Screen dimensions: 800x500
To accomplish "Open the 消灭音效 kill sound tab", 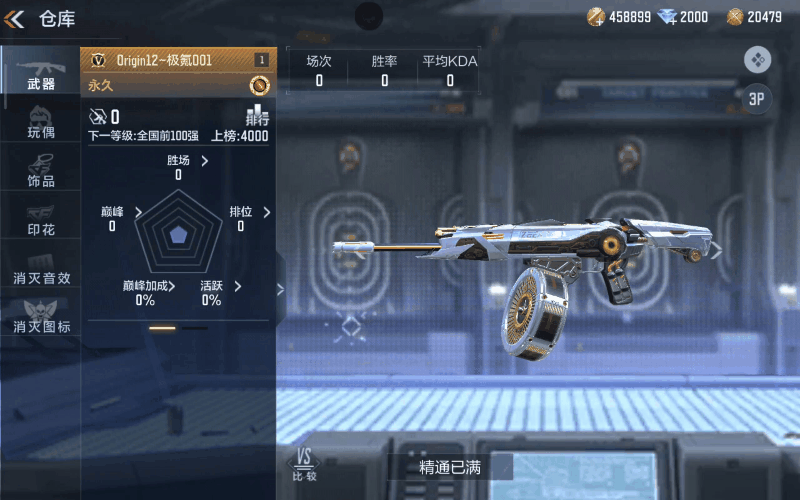I will point(41,268).
